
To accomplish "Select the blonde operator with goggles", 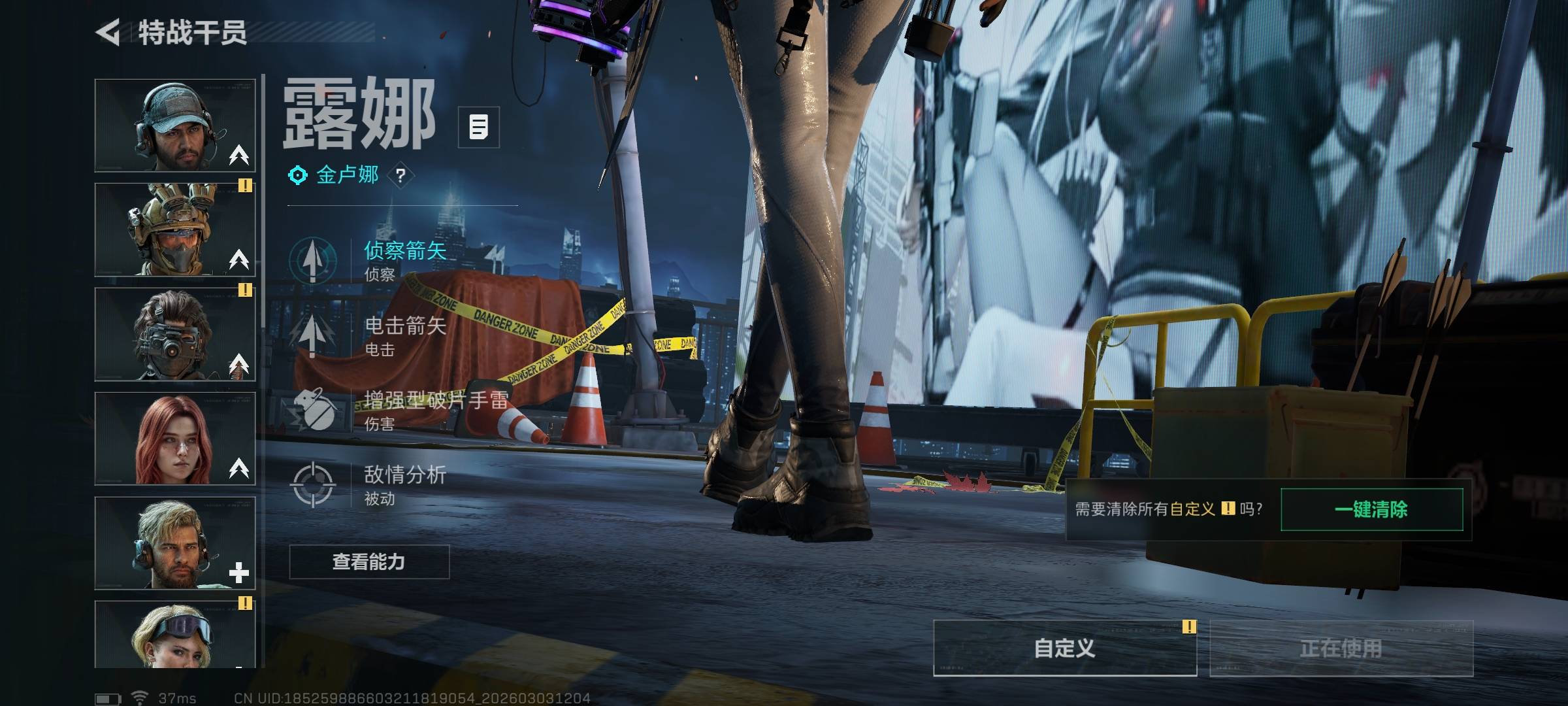I will tap(175, 634).
